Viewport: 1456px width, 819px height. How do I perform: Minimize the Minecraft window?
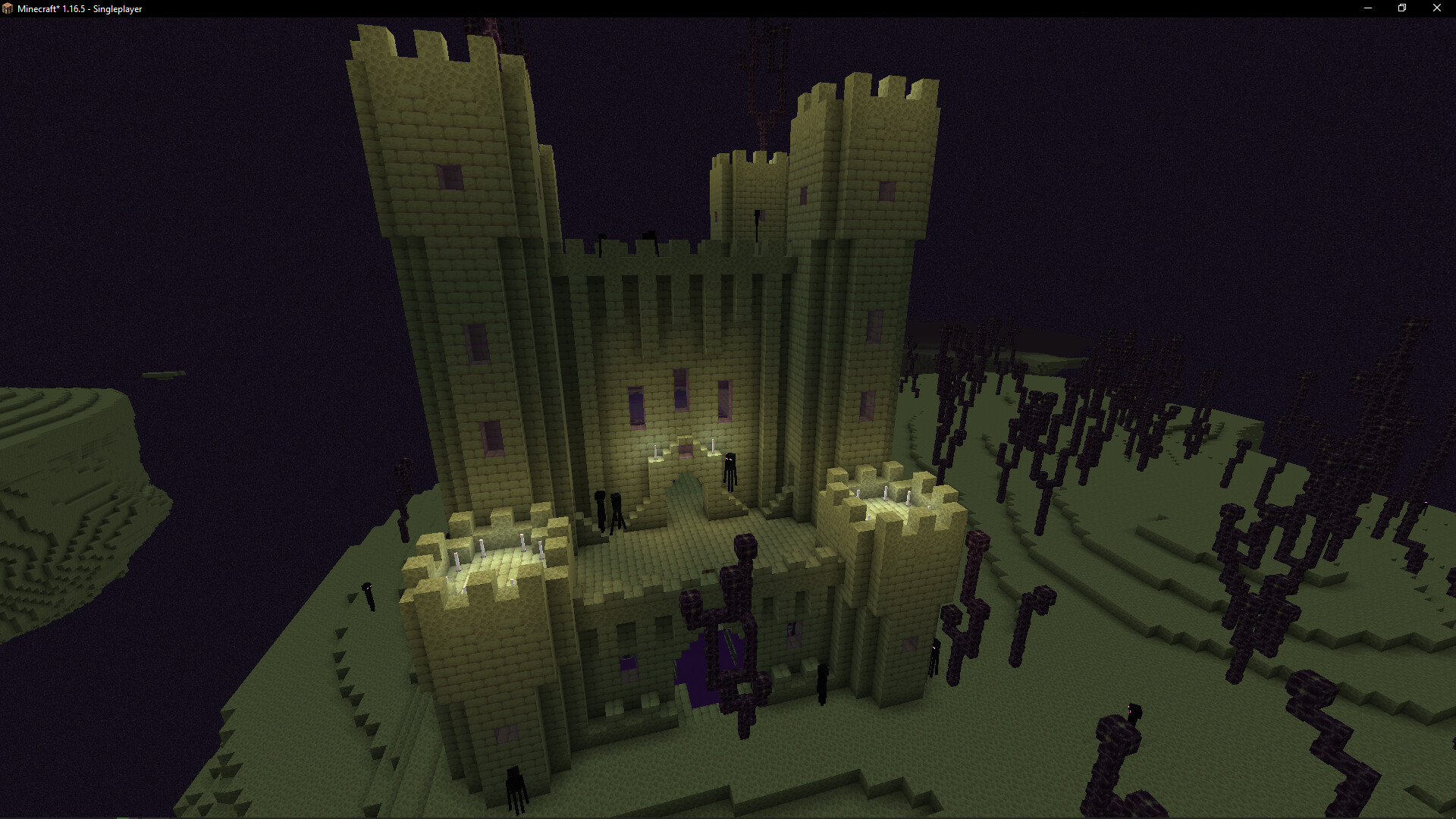[x=1368, y=8]
